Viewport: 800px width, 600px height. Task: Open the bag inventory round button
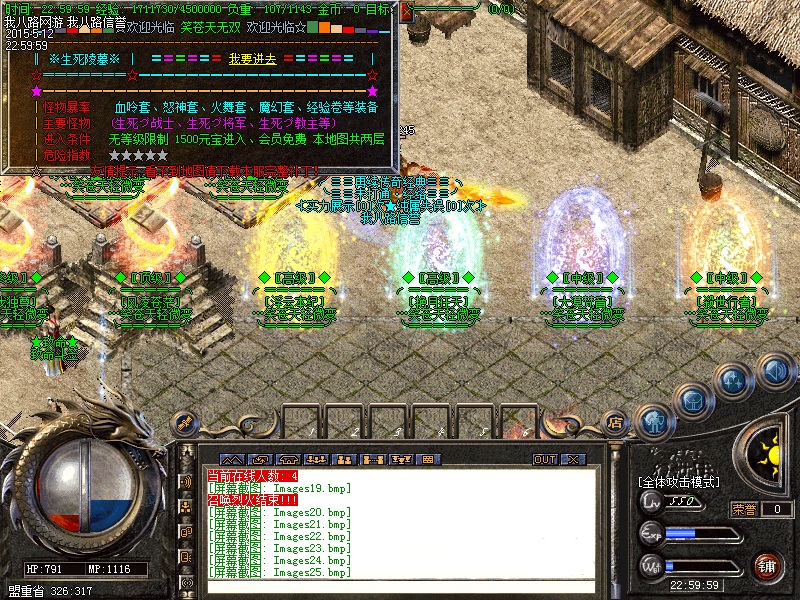(693, 401)
